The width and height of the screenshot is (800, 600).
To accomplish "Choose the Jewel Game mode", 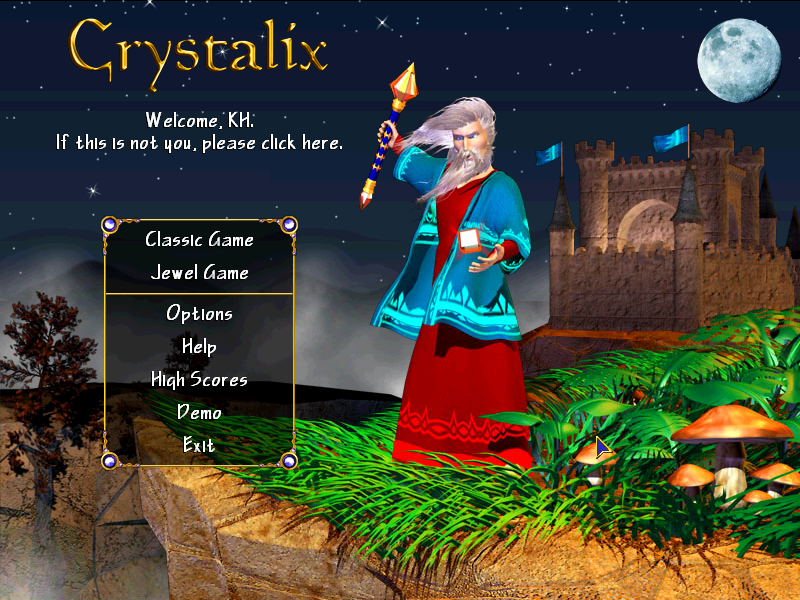I will [199, 273].
